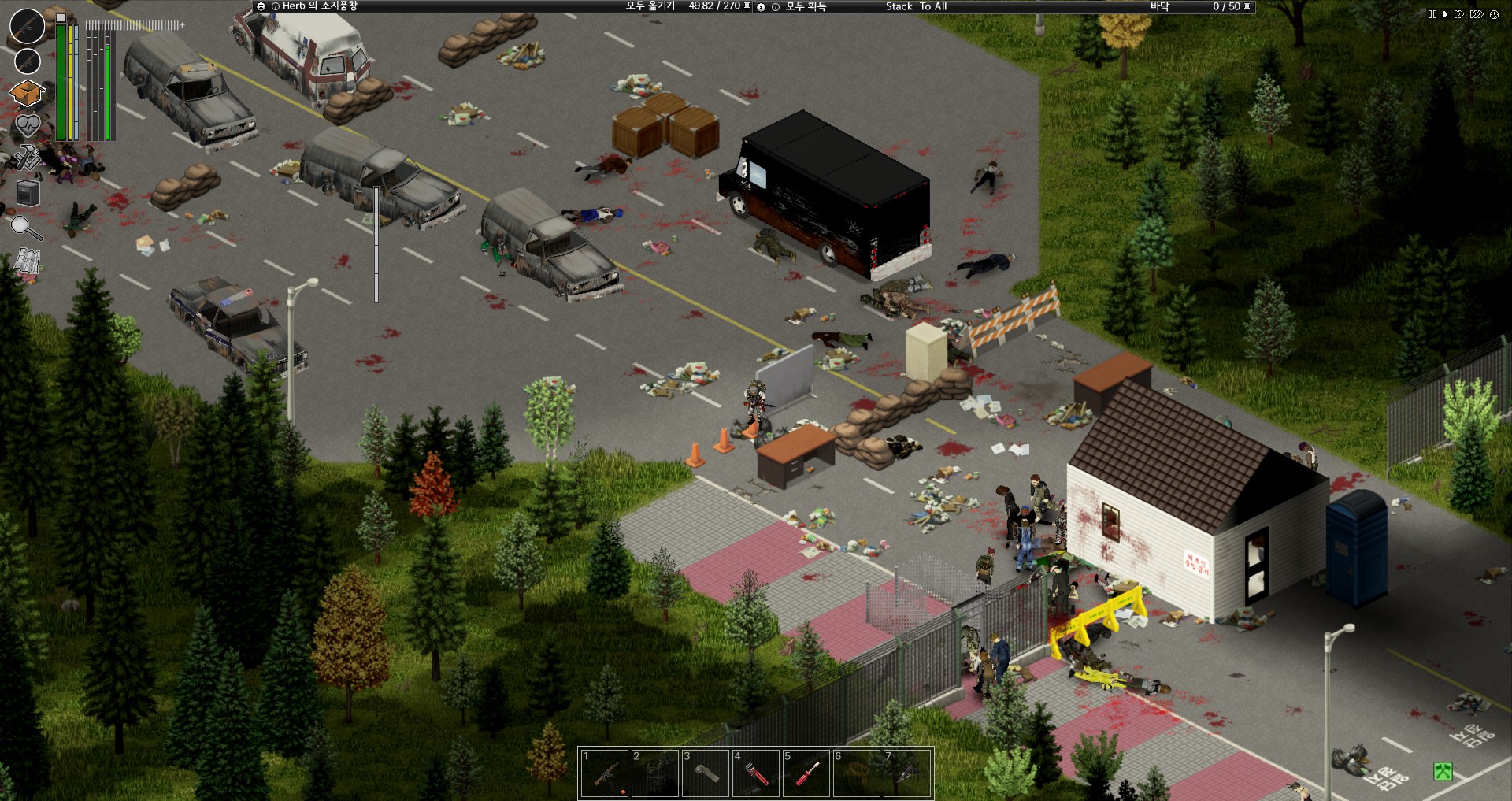Select the pistol in hotbar slot 7
1512x801 pixels.
(x=906, y=773)
